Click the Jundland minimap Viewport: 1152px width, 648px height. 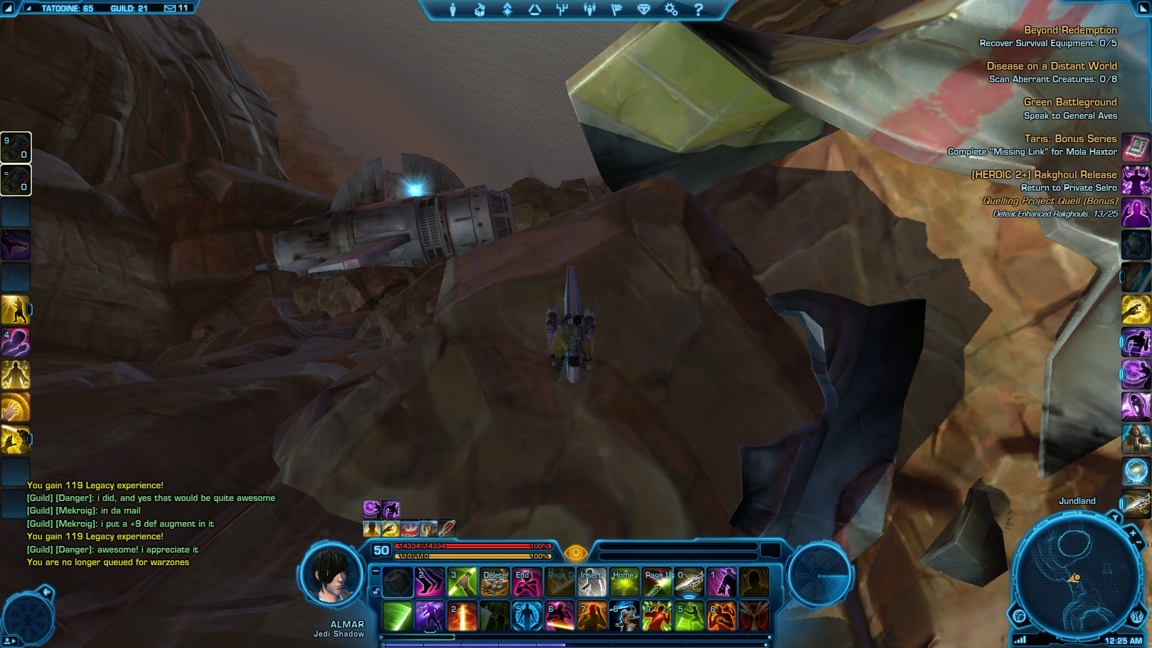point(1076,575)
